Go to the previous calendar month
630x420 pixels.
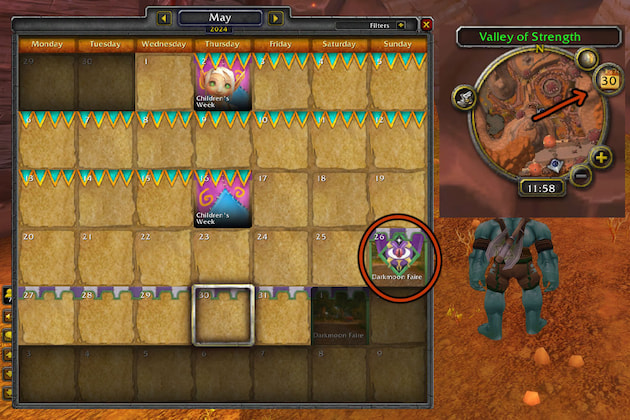pyautogui.click(x=163, y=18)
